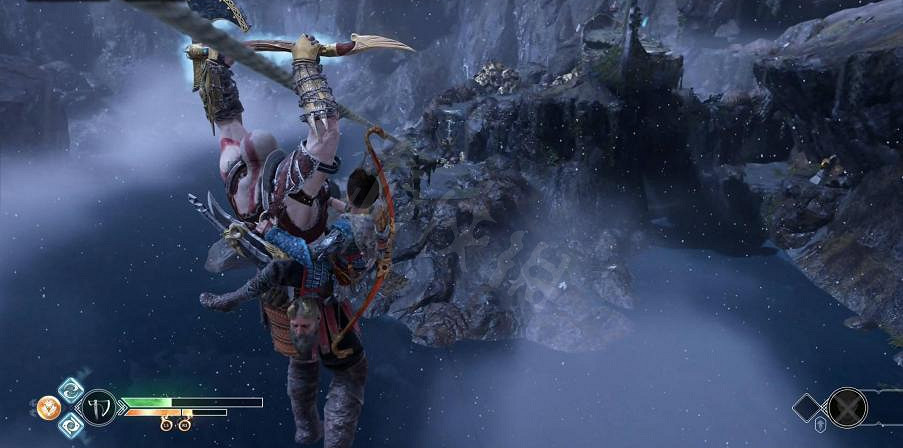Activate the orange Spartan Rage icon
Screen dimensions: 903x448
(48, 408)
